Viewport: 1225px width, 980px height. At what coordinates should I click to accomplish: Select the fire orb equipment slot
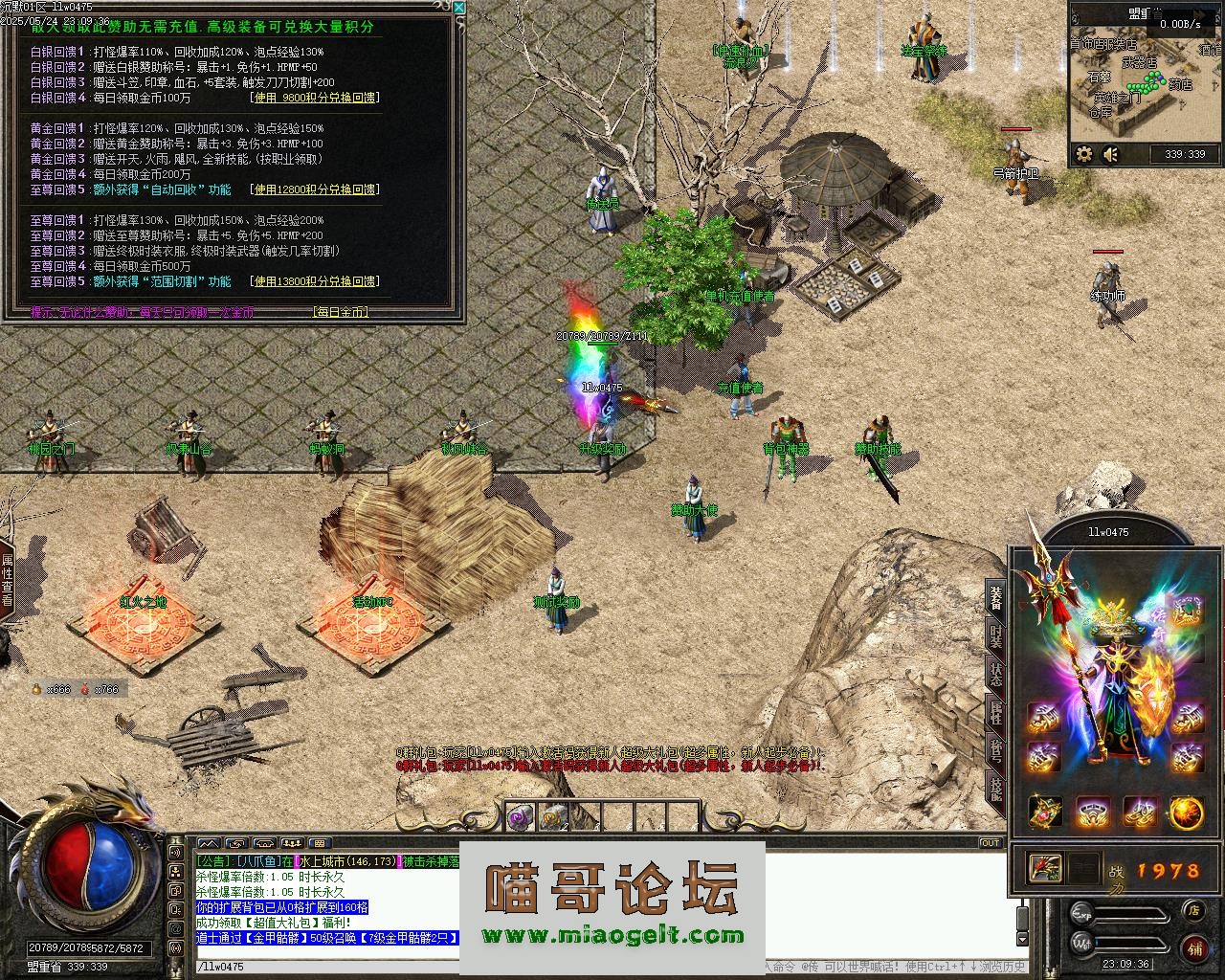[1187, 813]
